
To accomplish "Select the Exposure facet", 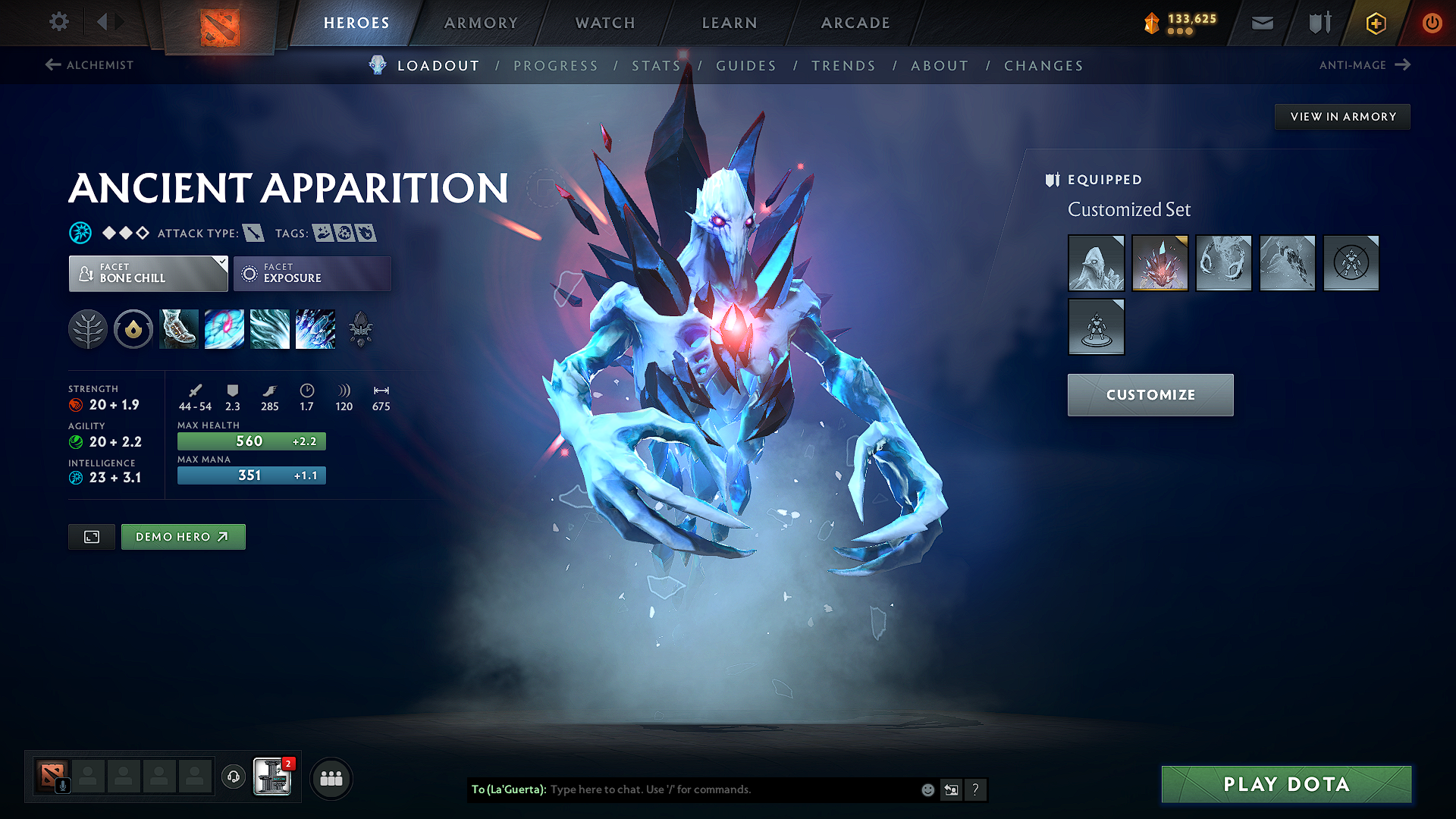I will [312, 273].
